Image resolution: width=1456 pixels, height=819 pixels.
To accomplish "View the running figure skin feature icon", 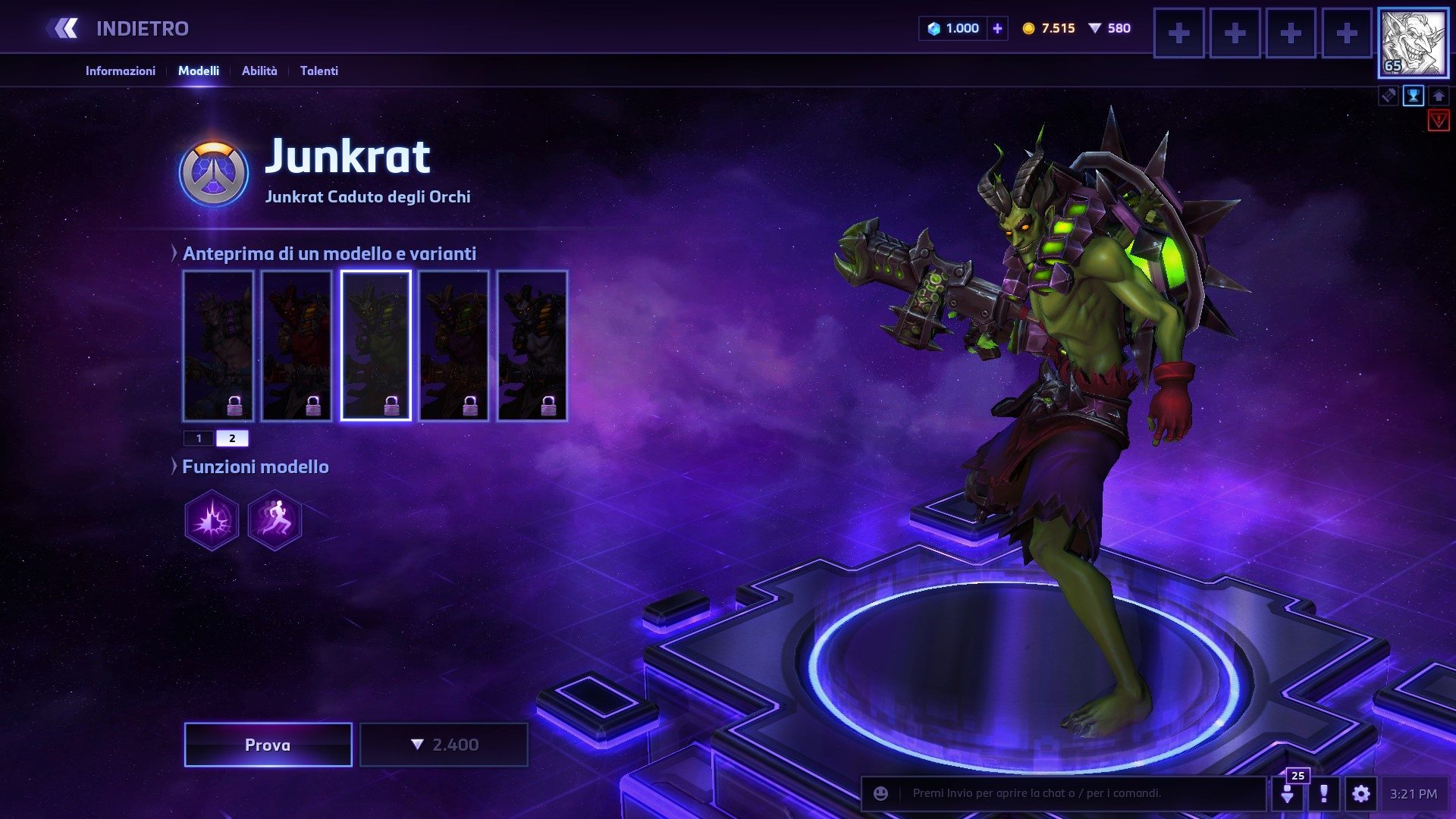I will (x=275, y=520).
